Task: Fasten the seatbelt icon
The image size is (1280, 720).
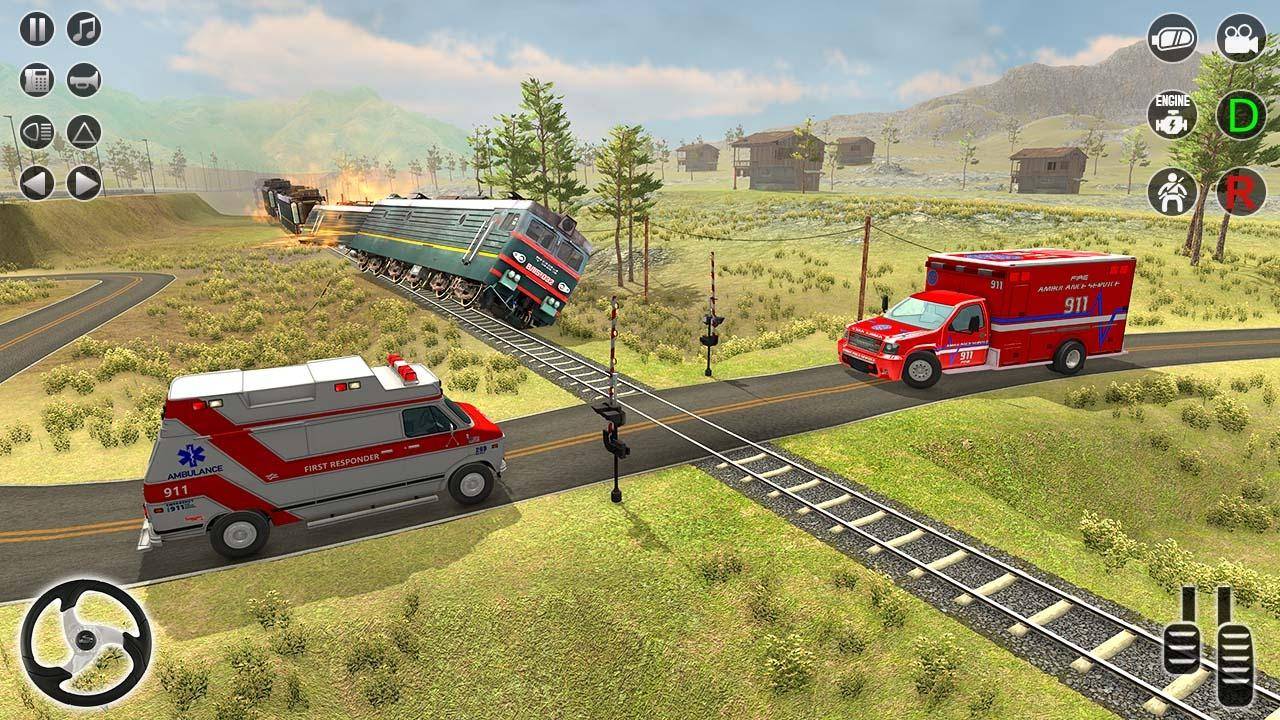Action: (1172, 191)
